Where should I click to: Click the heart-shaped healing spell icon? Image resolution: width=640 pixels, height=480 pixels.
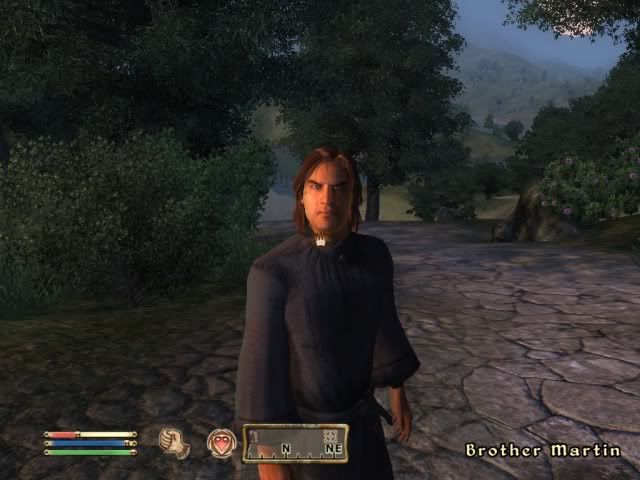click(x=220, y=443)
